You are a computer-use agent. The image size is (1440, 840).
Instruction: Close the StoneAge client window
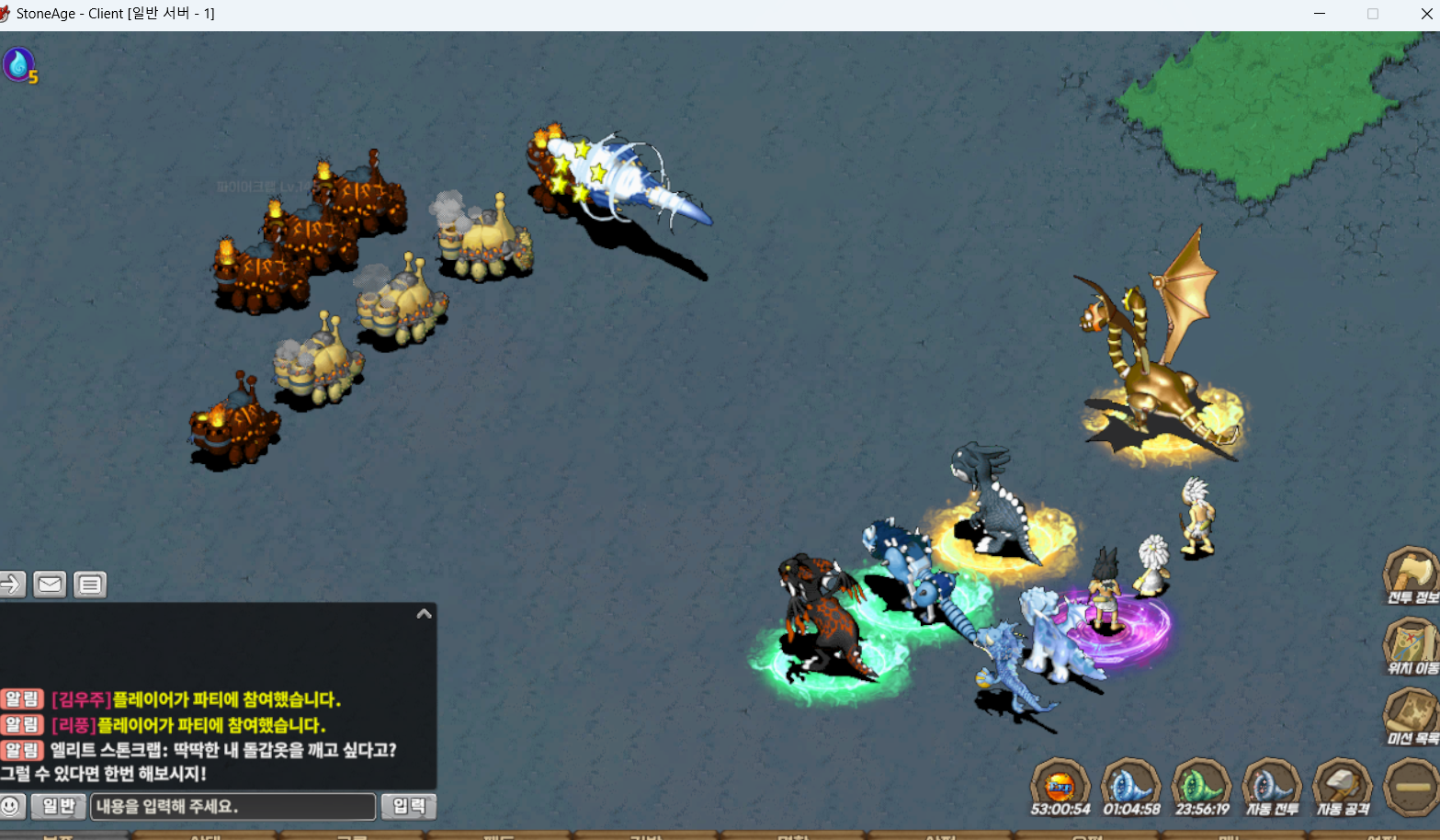click(1426, 14)
